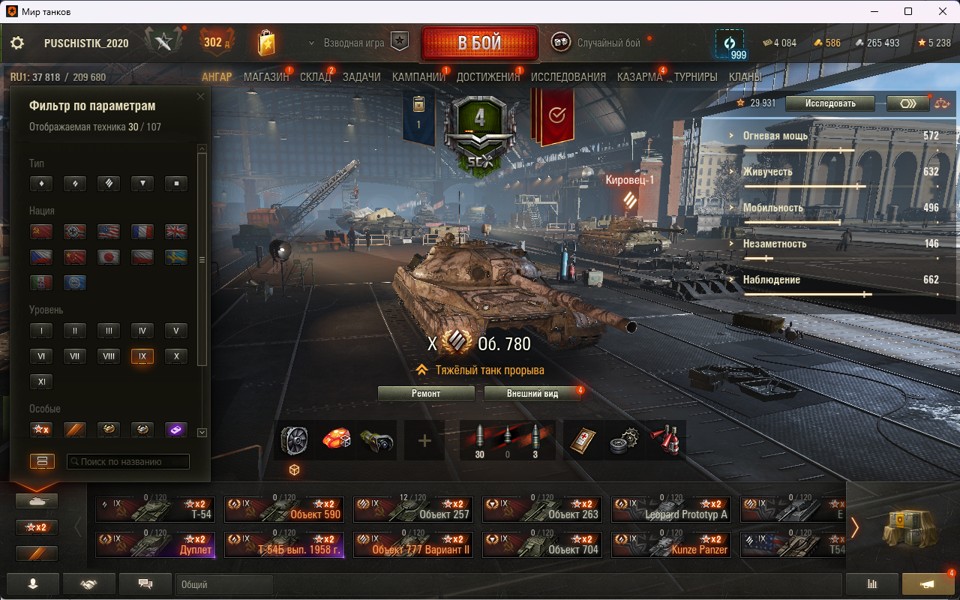Toggle tier X filter
The width and height of the screenshot is (960, 600).
click(x=176, y=356)
